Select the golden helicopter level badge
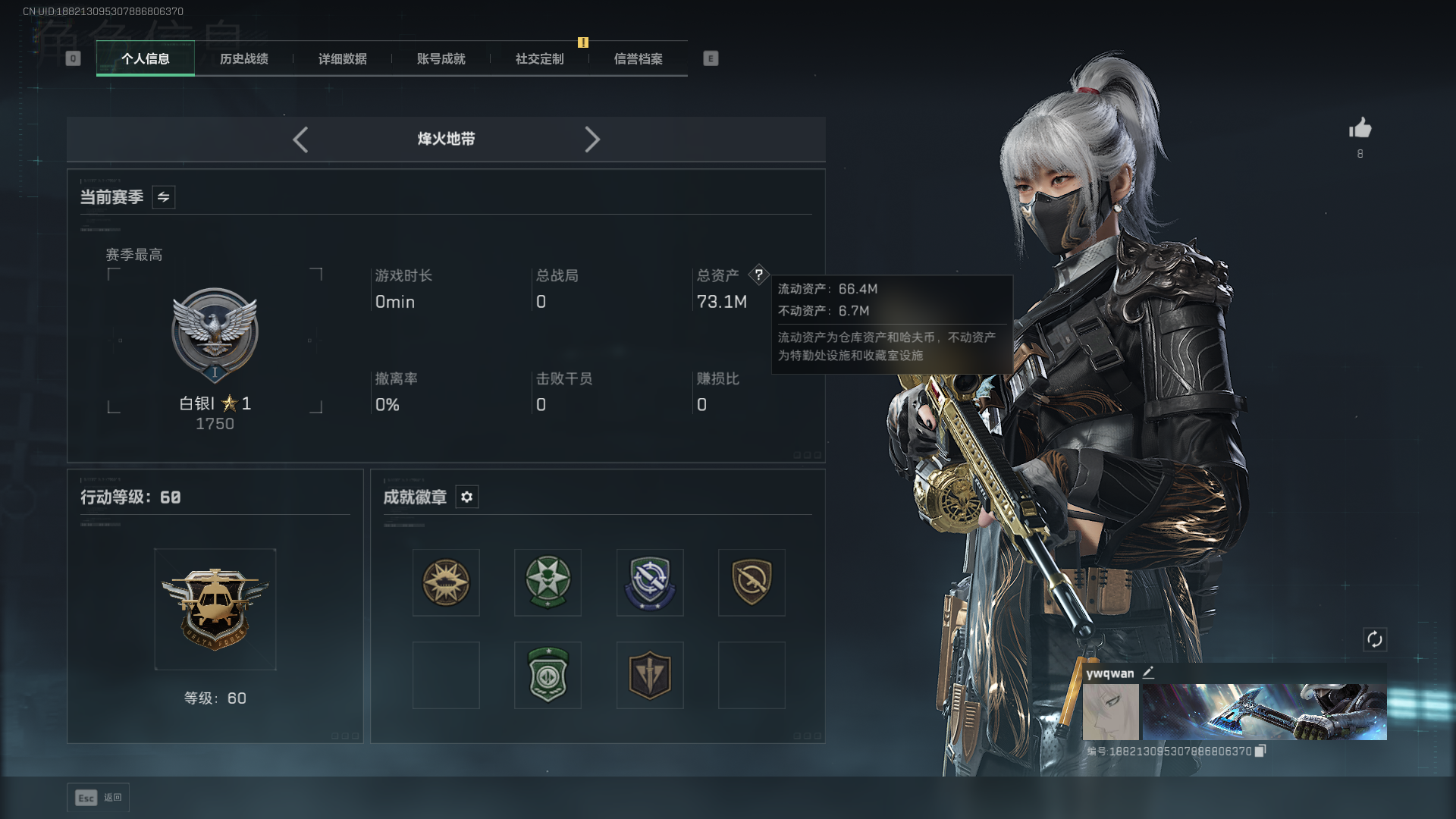The width and height of the screenshot is (1456, 819). [215, 607]
